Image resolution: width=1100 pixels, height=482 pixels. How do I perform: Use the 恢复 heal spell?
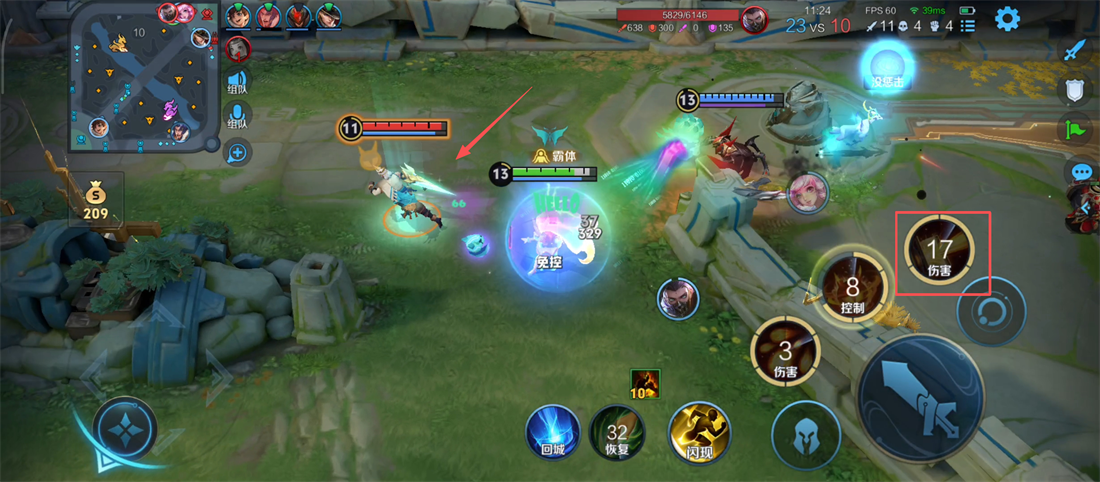point(617,433)
